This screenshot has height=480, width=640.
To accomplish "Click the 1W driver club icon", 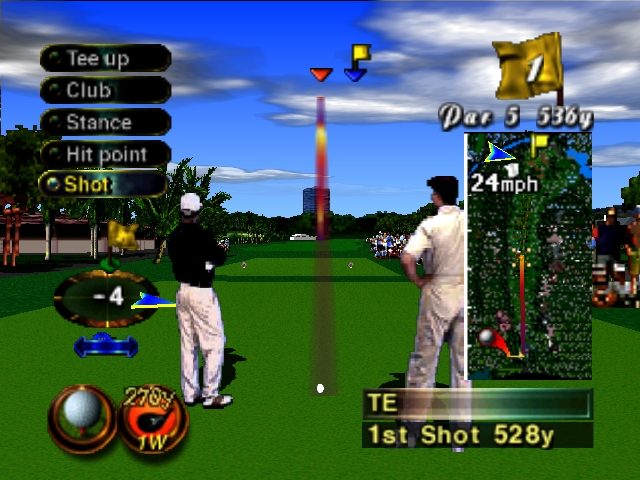I will [153, 418].
